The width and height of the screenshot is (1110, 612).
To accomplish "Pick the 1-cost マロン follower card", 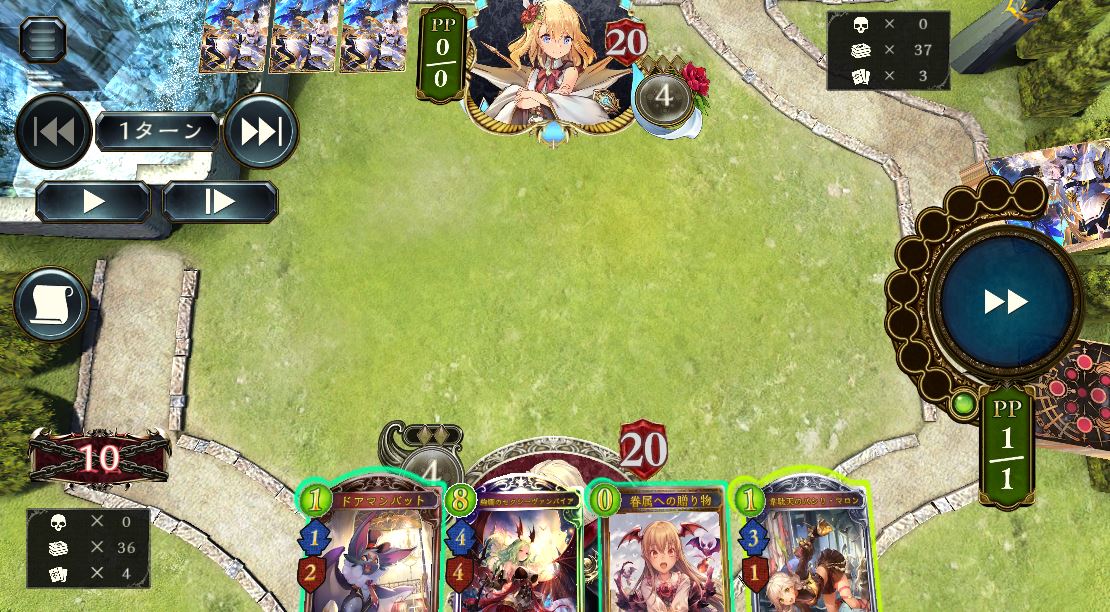I will pos(805,550).
